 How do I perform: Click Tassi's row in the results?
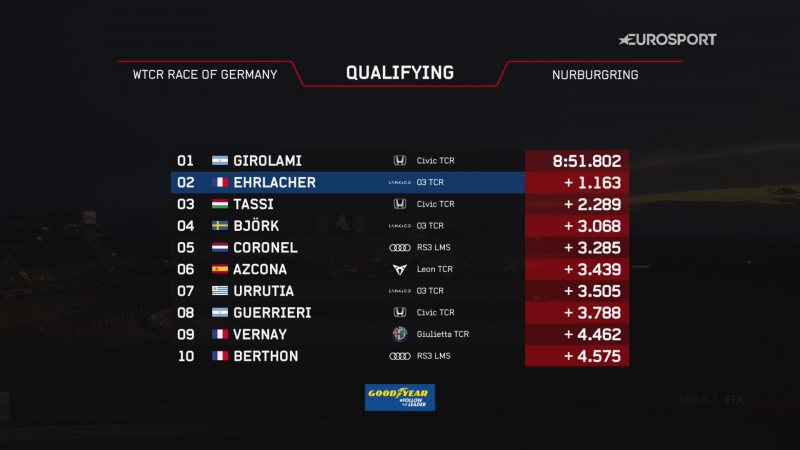pos(400,204)
